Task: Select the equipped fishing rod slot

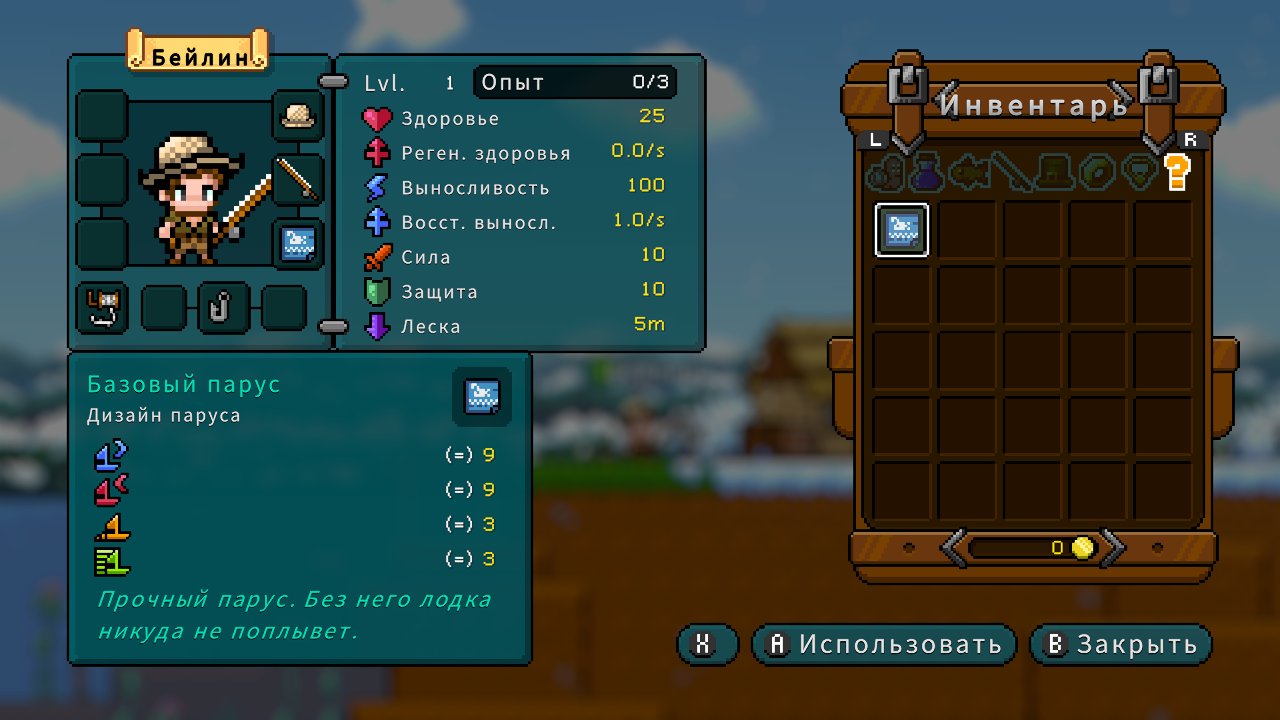Action: 298,180
